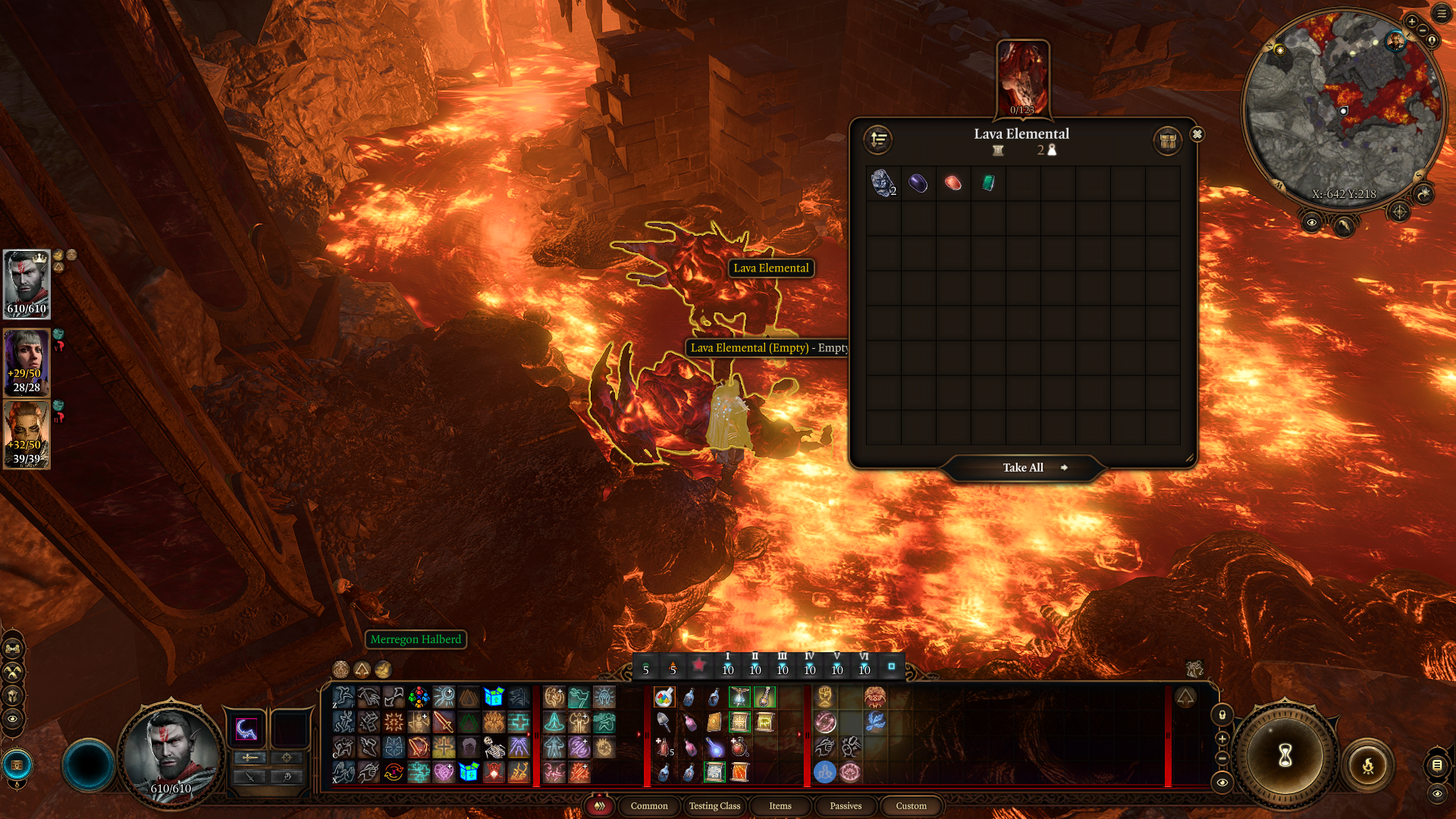Switch hotbar to the Common tab
This screenshot has width=1456, height=819.
click(x=649, y=806)
